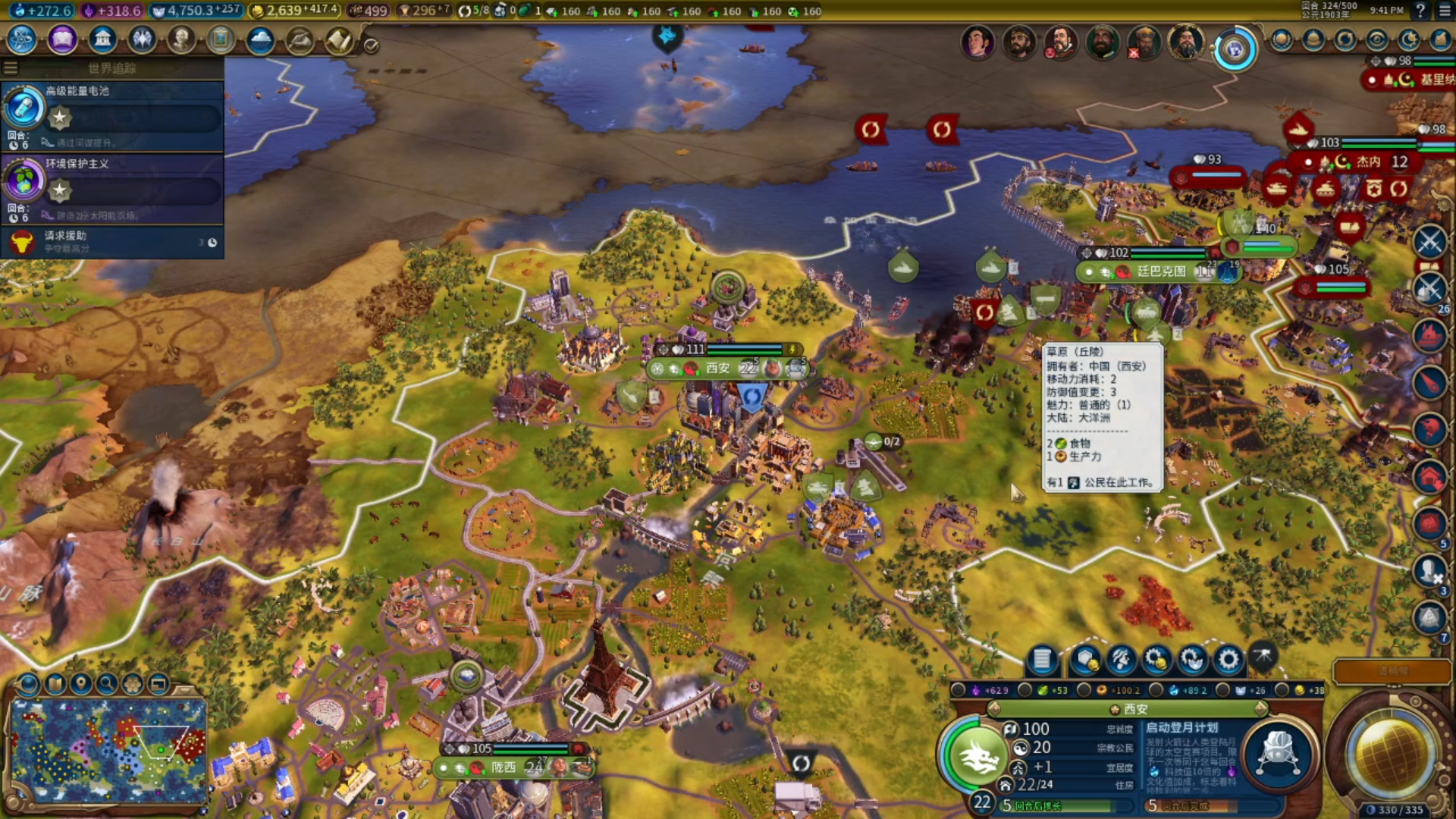Viewport: 1456px width, 819px height.
Task: Select the 高级能量电池 research tracker entry
Action: [112, 114]
